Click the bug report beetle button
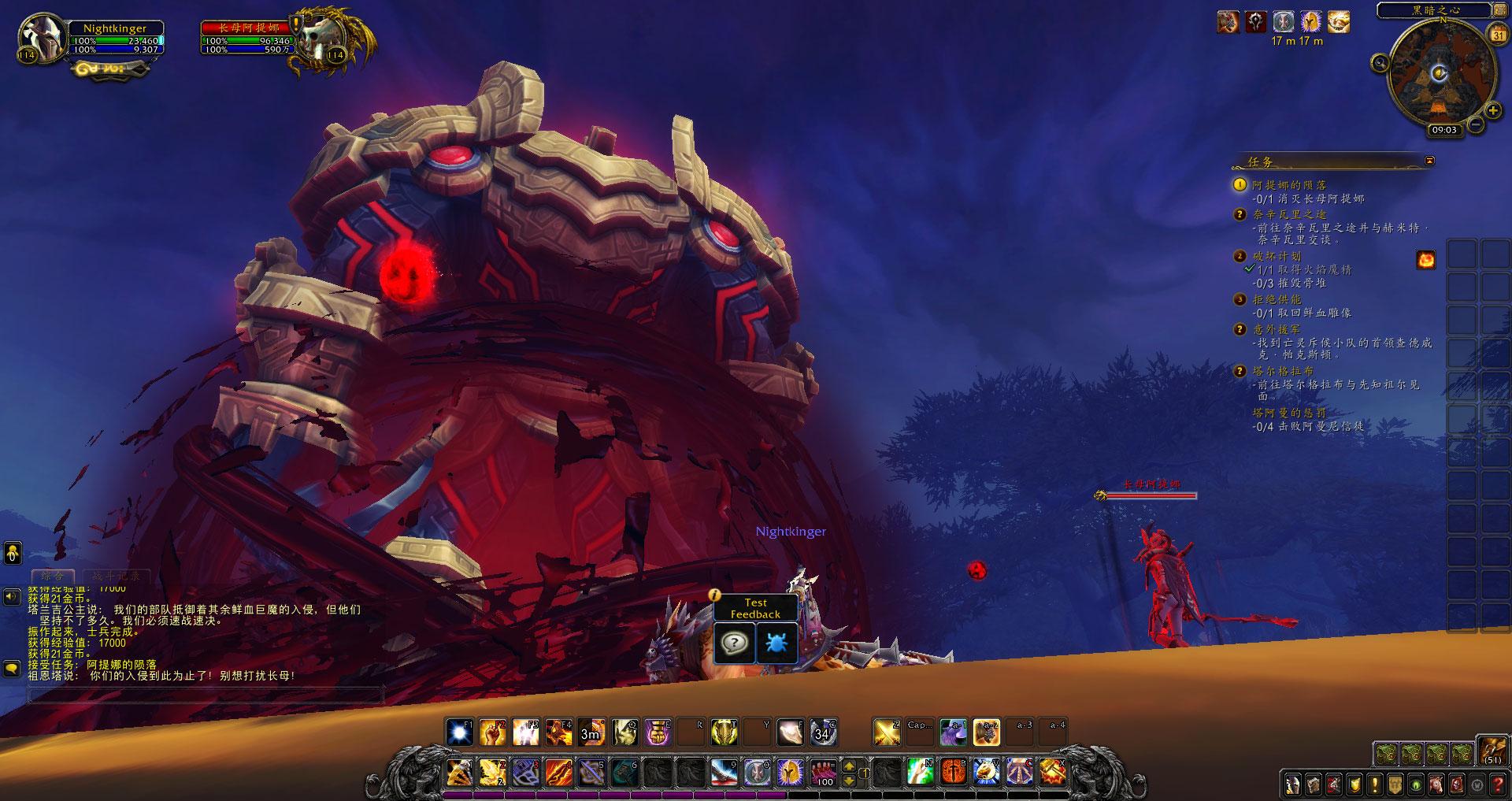This screenshot has width=1512, height=801. (776, 643)
